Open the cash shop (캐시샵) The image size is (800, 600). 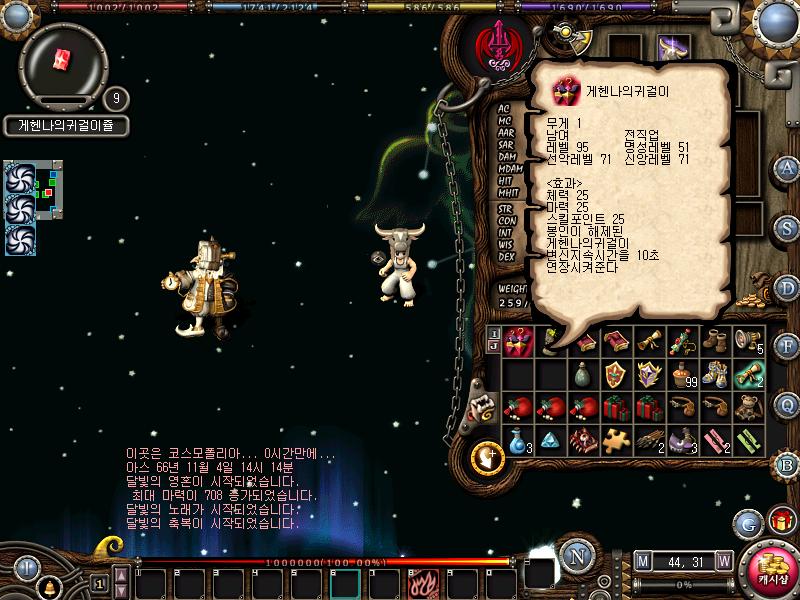point(772,570)
